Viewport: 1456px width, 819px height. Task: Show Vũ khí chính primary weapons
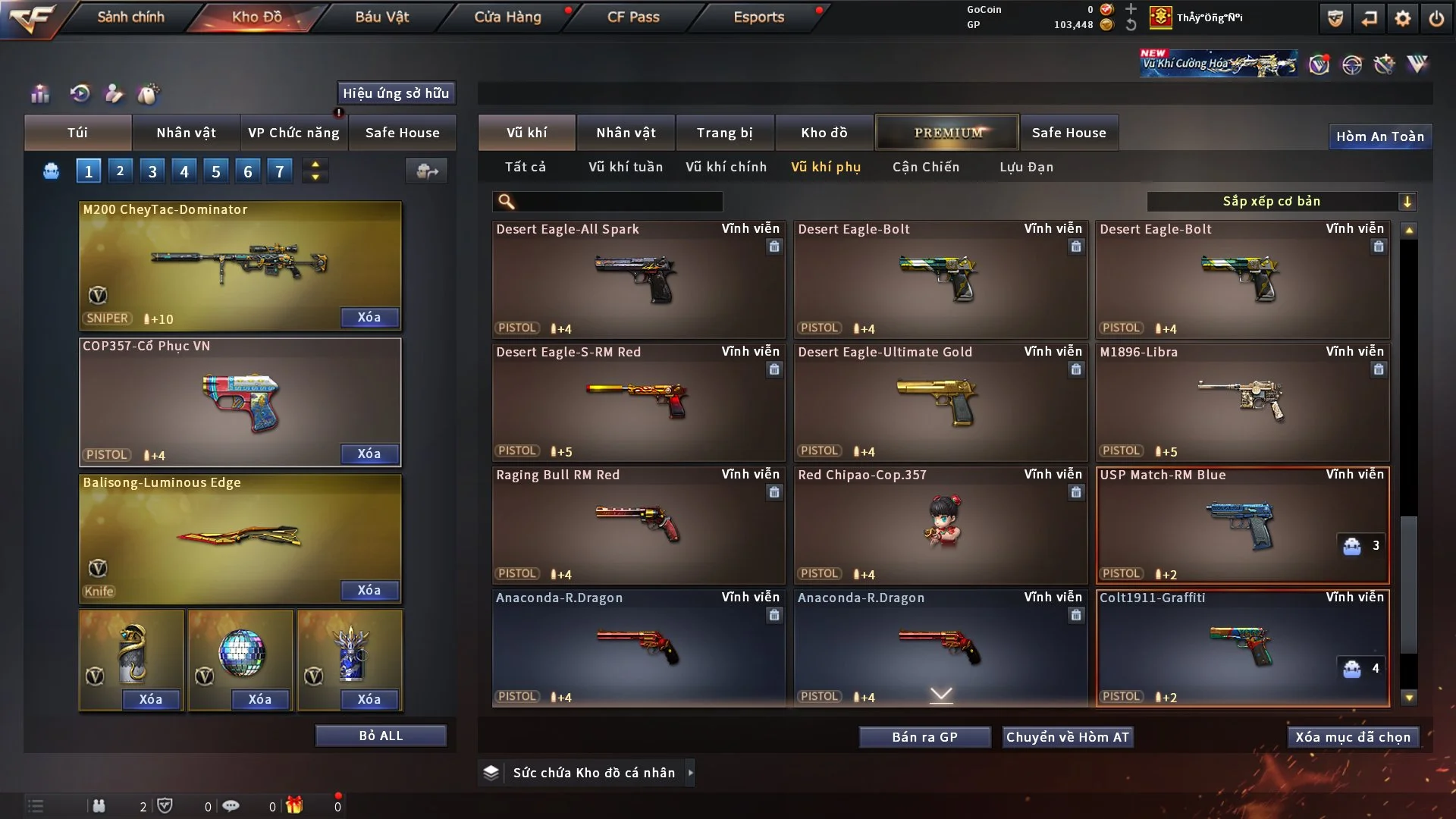click(x=726, y=167)
